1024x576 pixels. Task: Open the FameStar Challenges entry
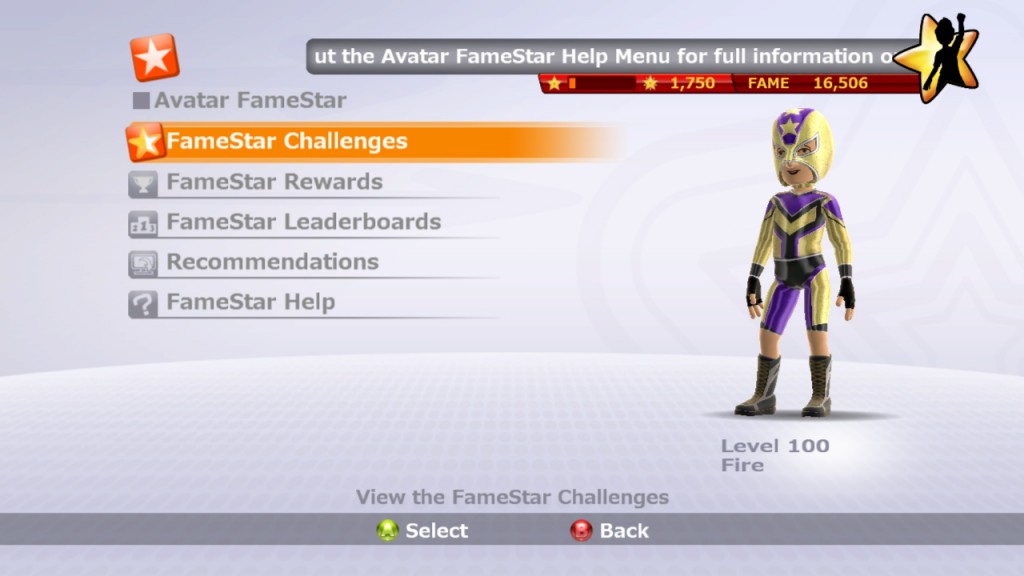point(287,142)
